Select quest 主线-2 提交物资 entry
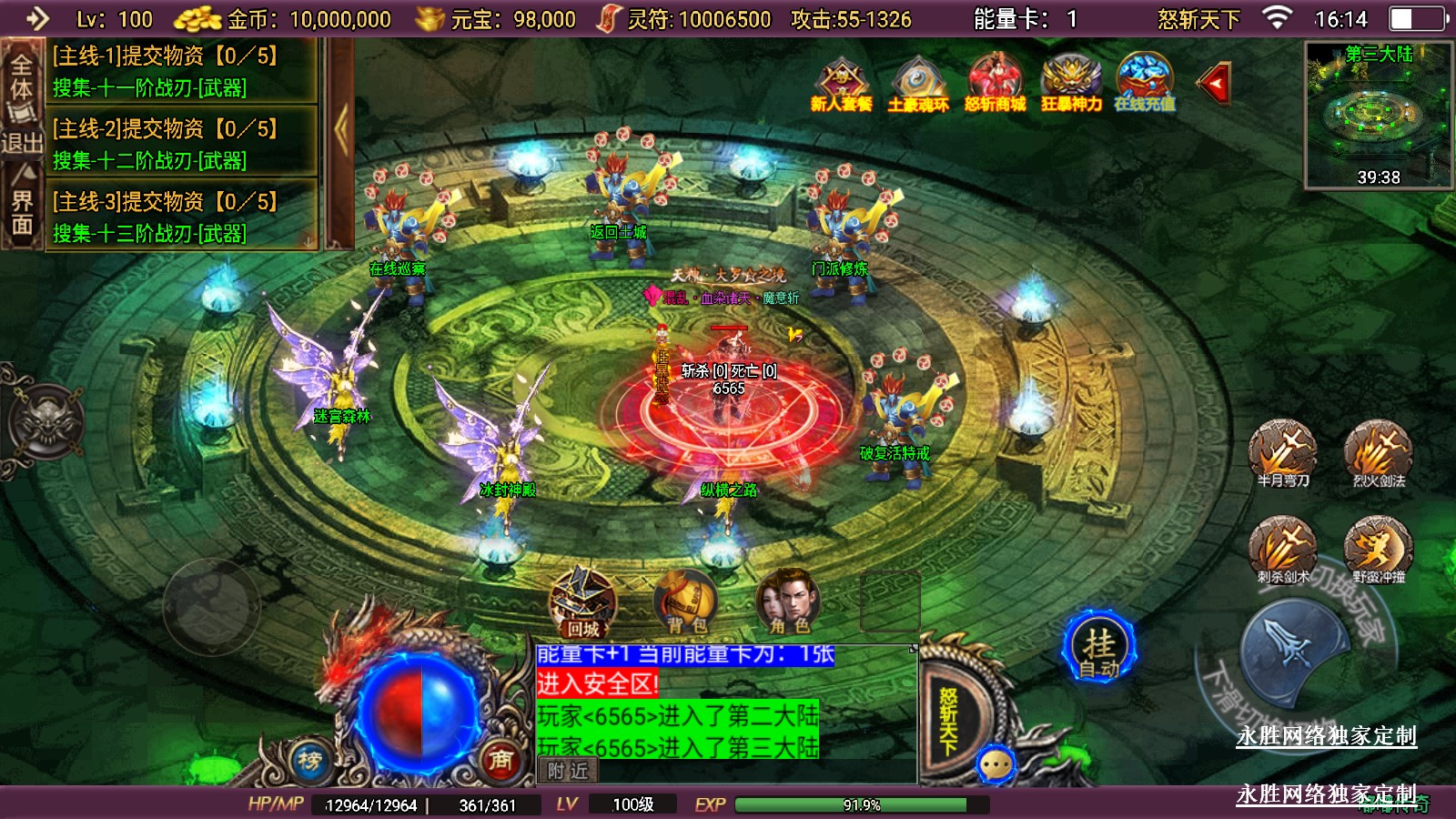The image size is (1456, 819). click(182, 144)
